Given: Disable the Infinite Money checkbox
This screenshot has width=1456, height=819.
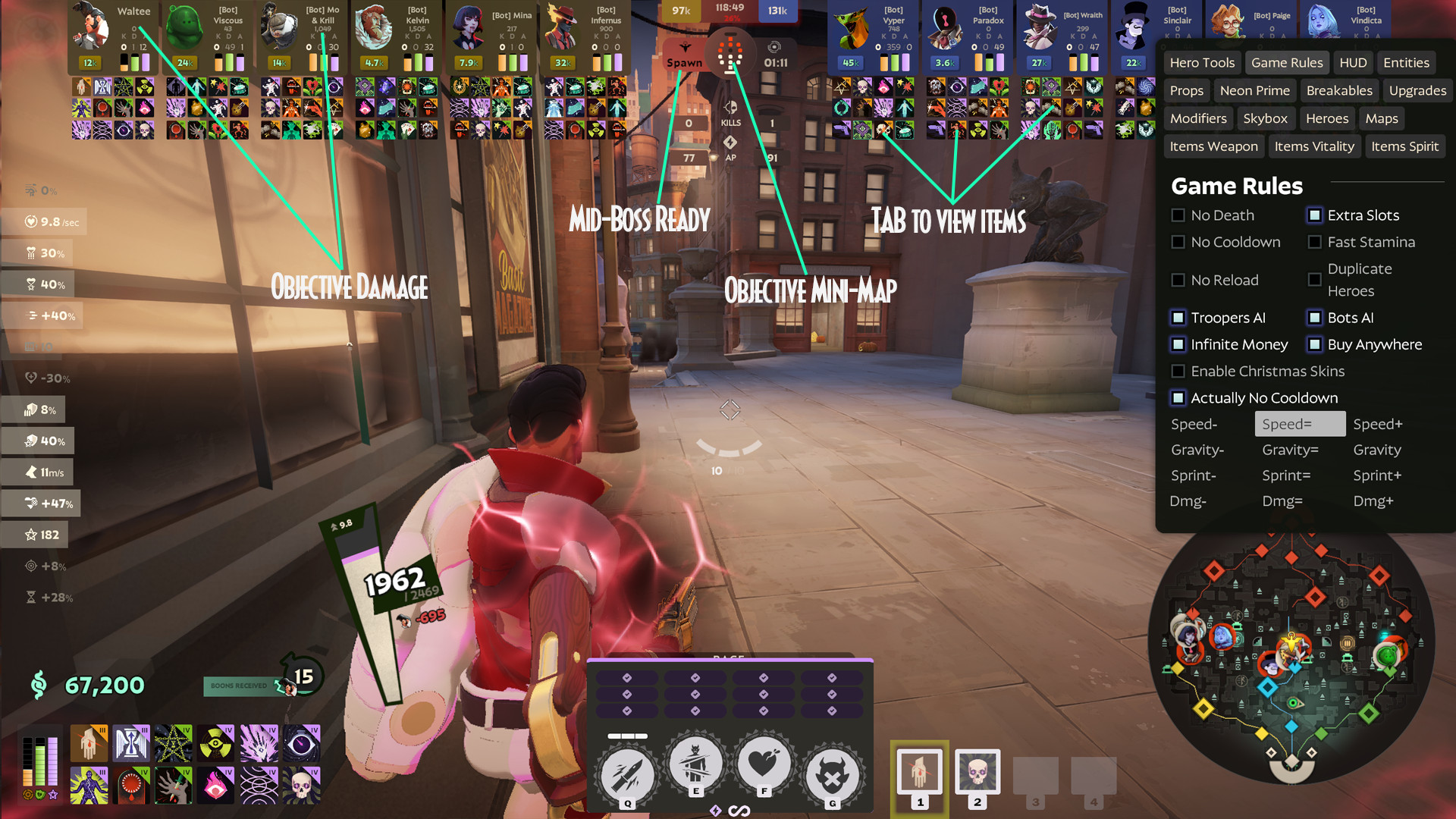Looking at the screenshot, I should click(1178, 344).
